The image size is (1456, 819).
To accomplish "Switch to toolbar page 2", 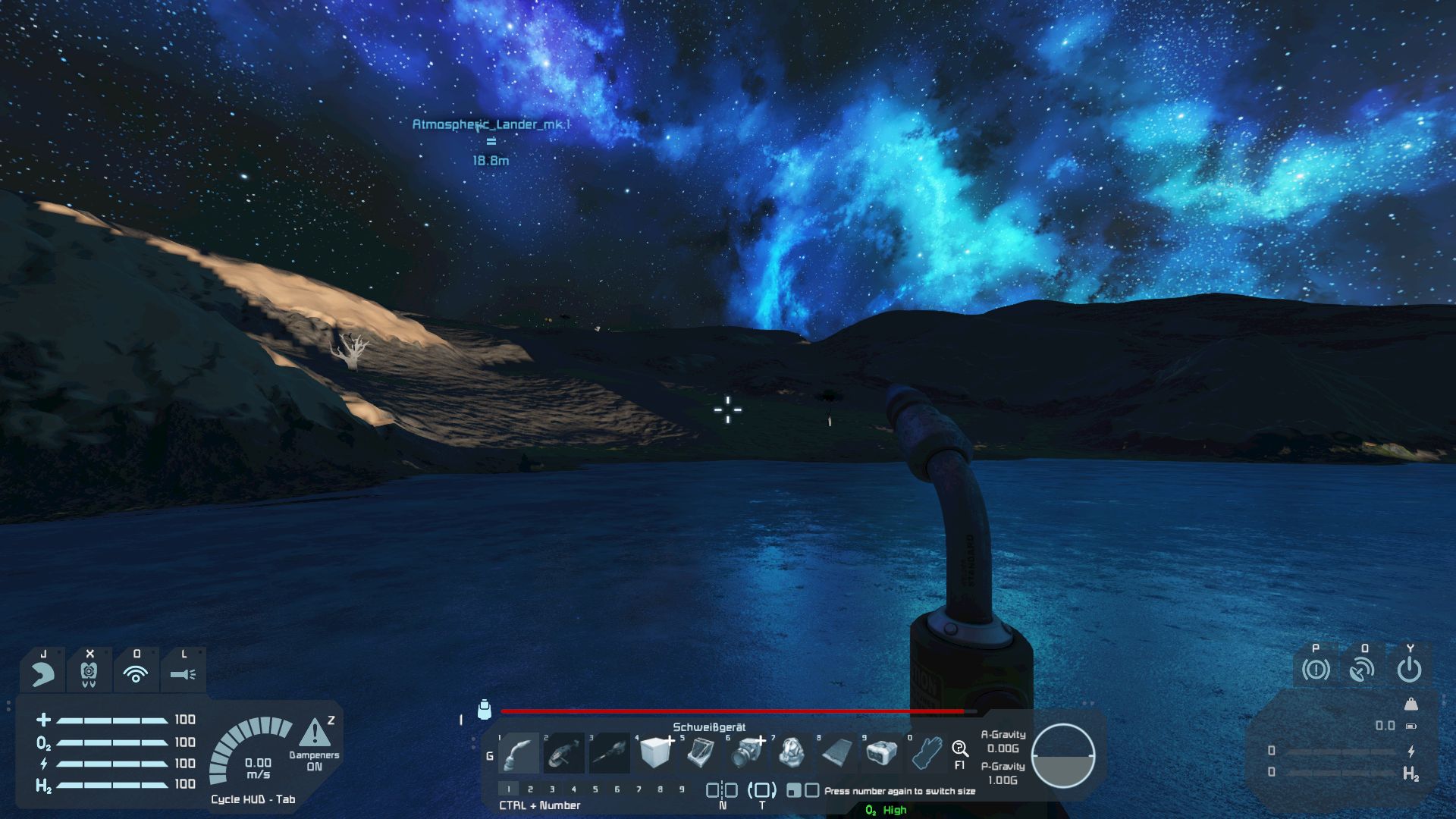I will click(530, 789).
